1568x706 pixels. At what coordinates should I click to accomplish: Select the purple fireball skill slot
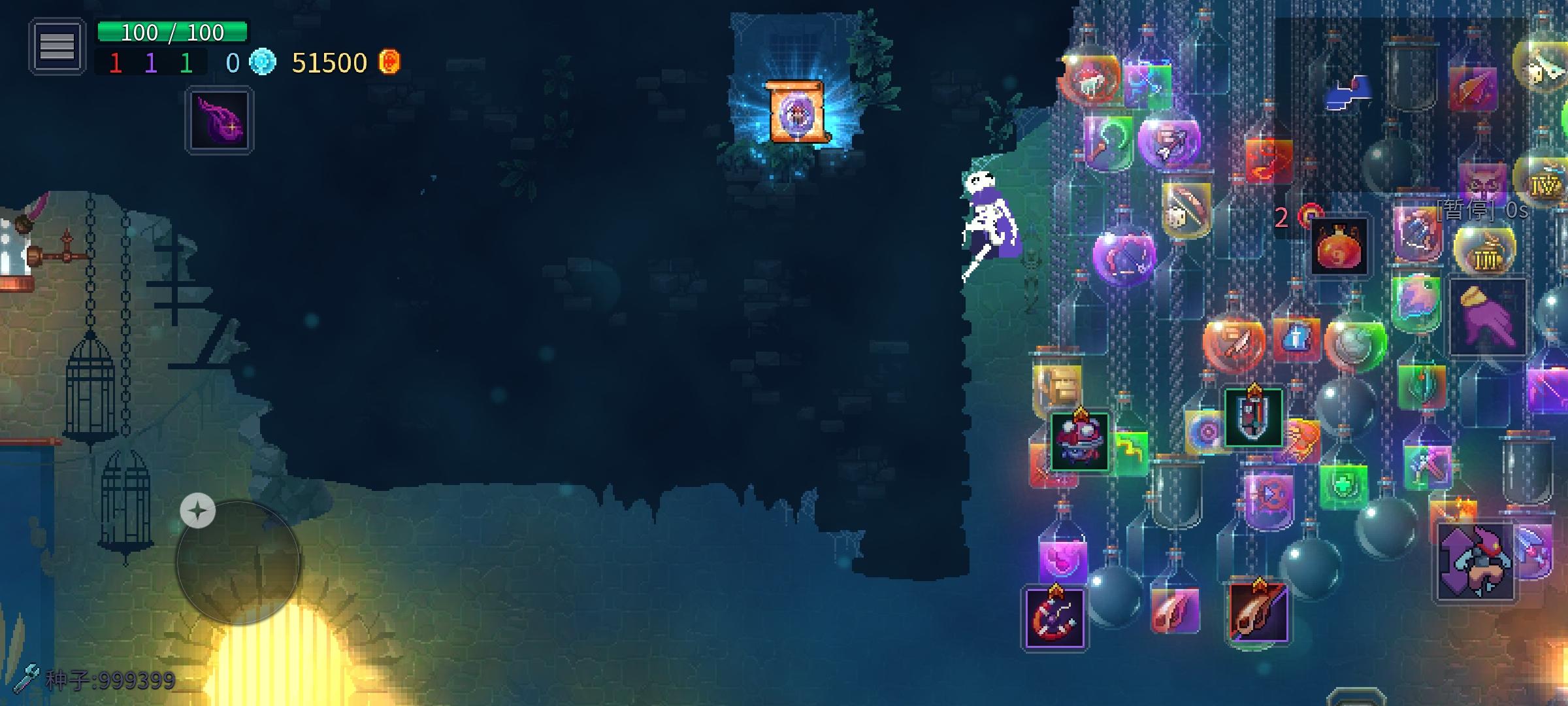click(x=220, y=122)
